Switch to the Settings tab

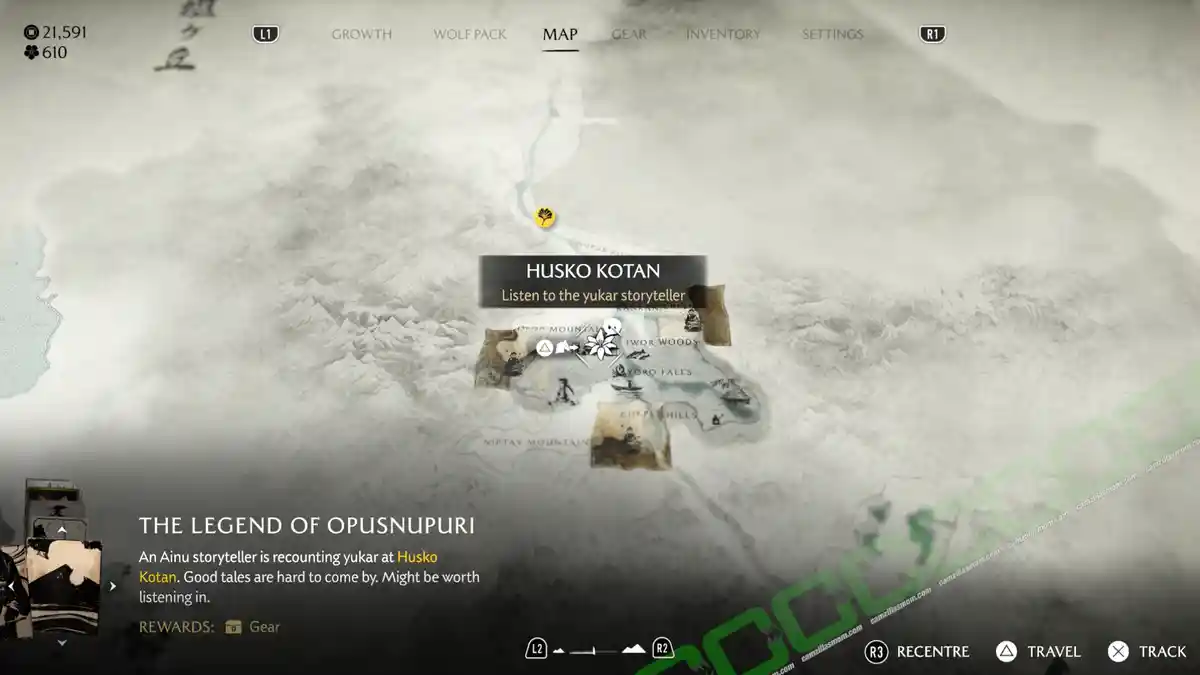[x=832, y=34]
